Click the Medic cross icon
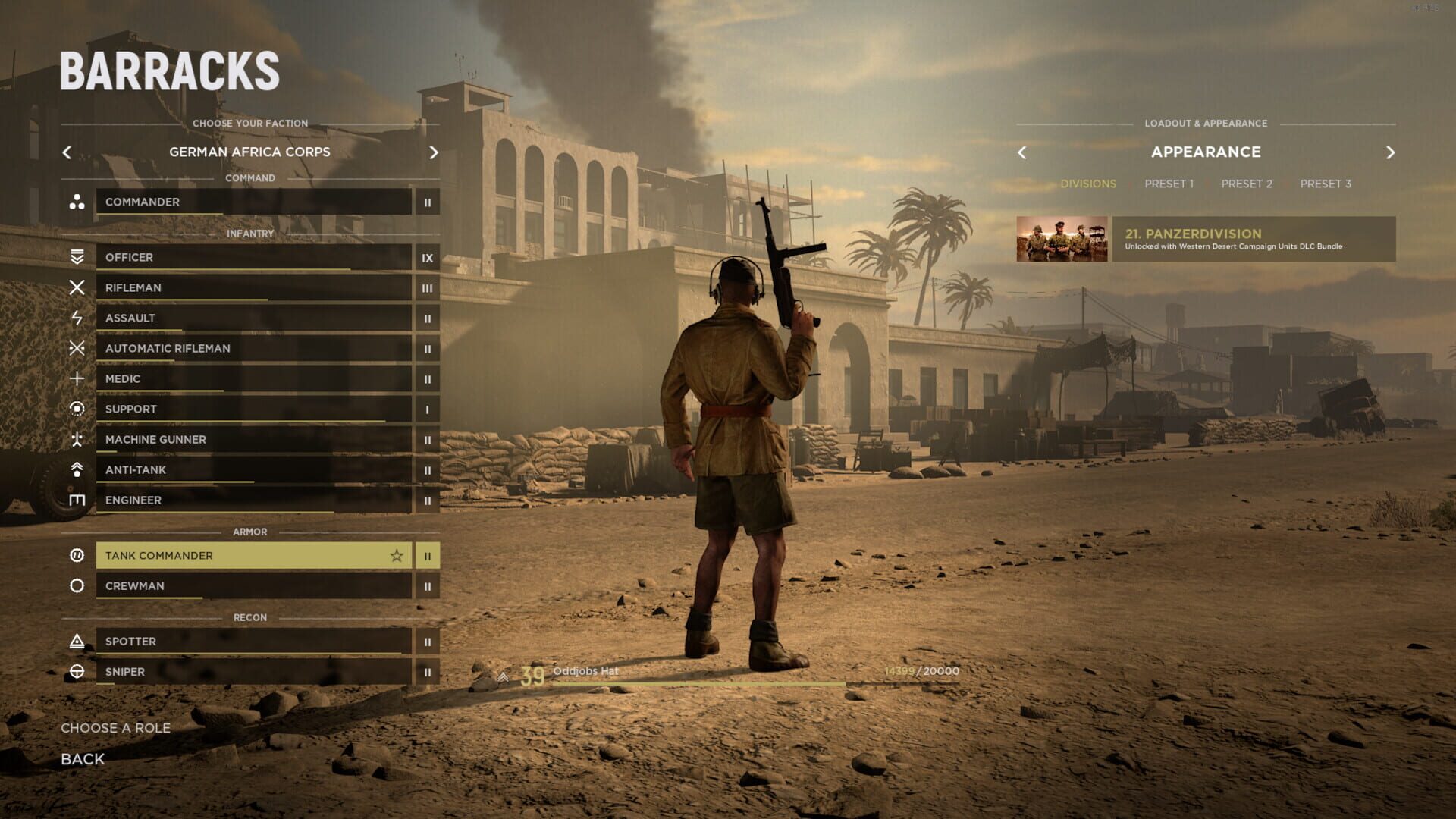 [x=78, y=379]
